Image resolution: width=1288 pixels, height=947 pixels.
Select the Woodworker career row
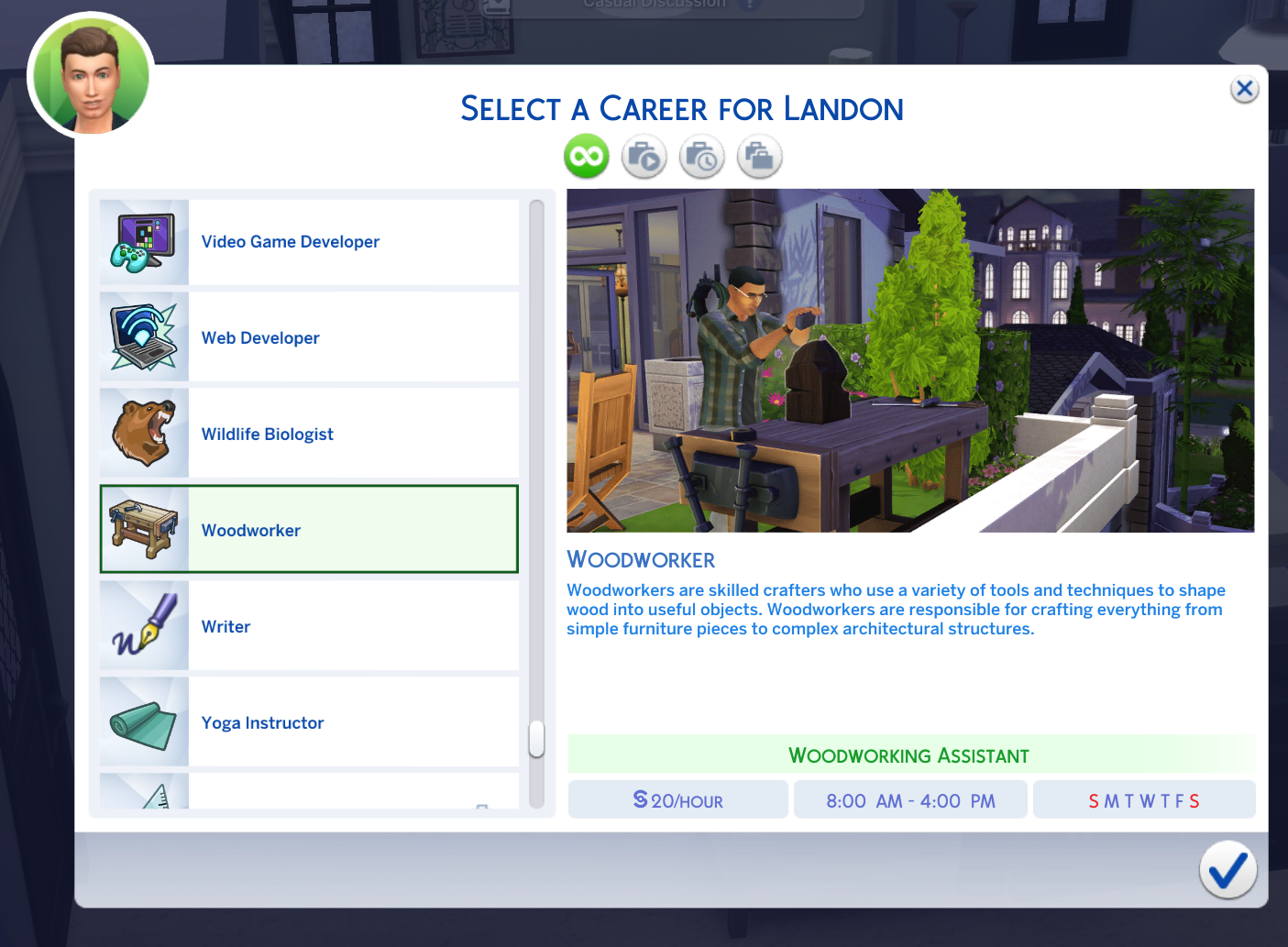point(309,530)
